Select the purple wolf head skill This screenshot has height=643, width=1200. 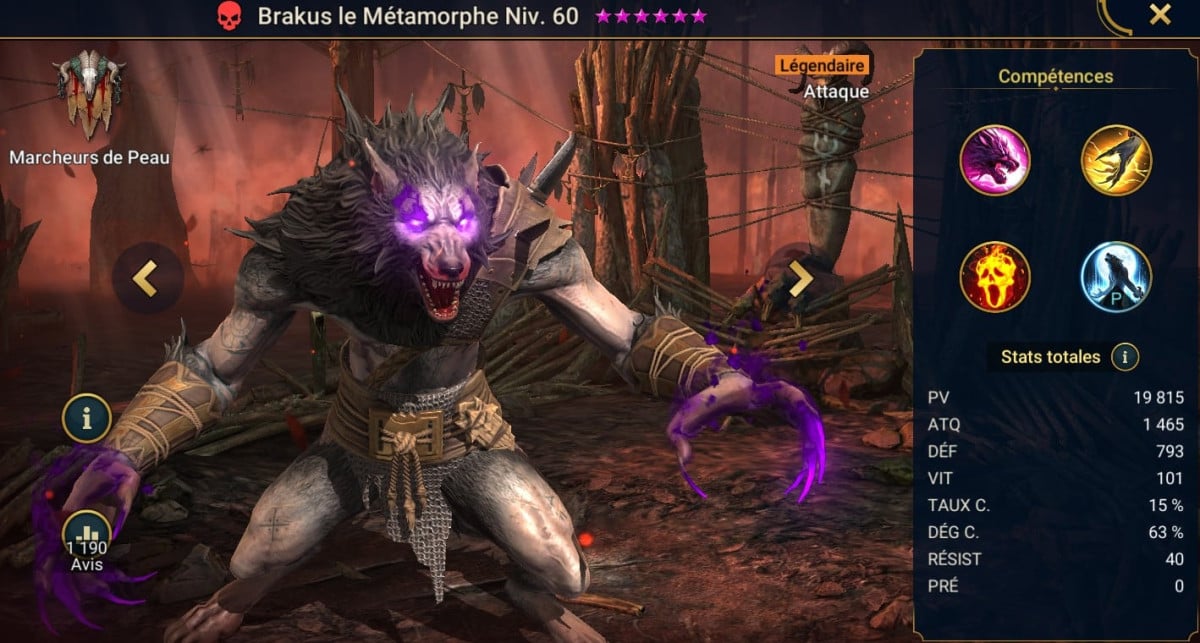click(x=995, y=159)
